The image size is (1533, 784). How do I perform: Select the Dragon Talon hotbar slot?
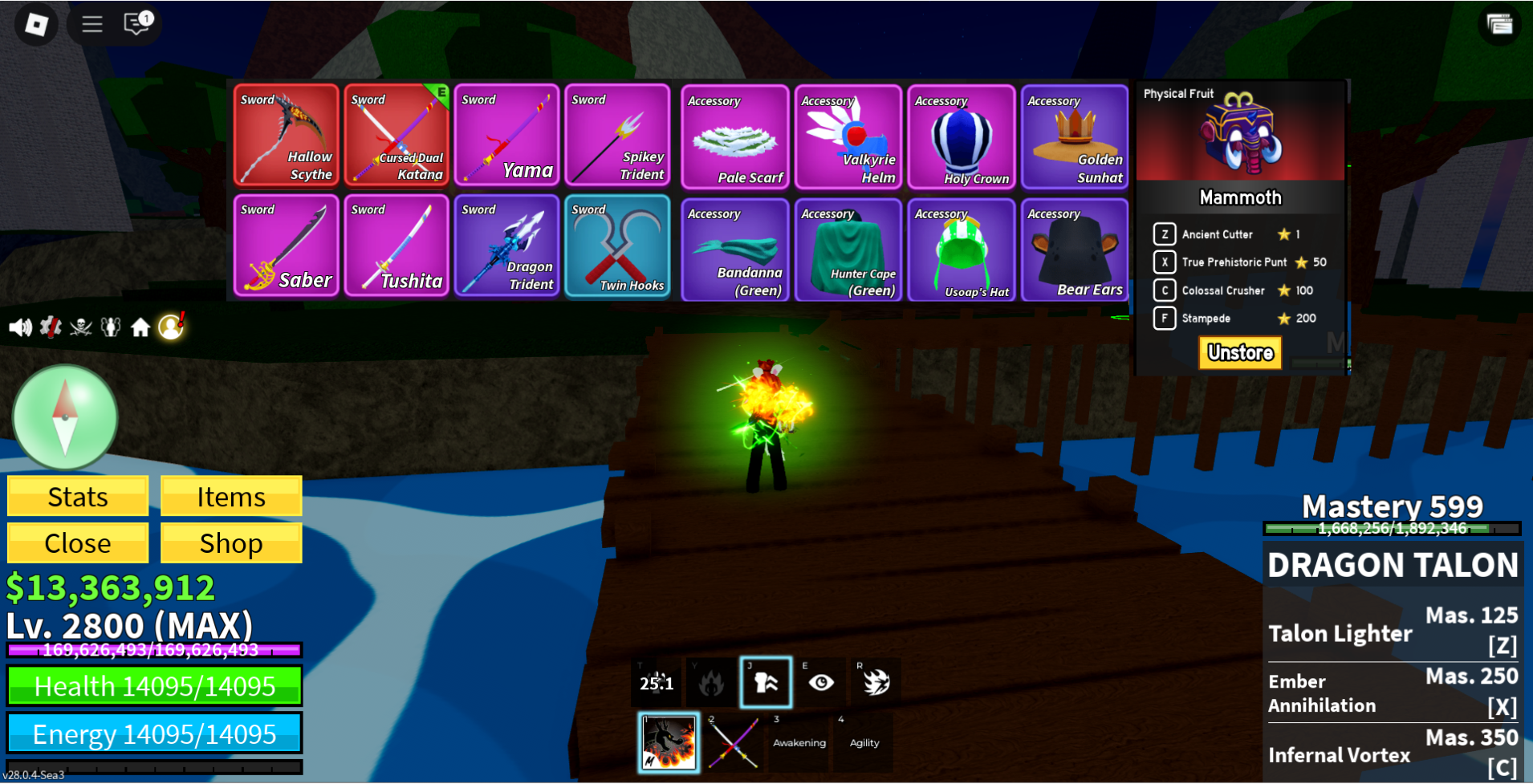click(669, 742)
